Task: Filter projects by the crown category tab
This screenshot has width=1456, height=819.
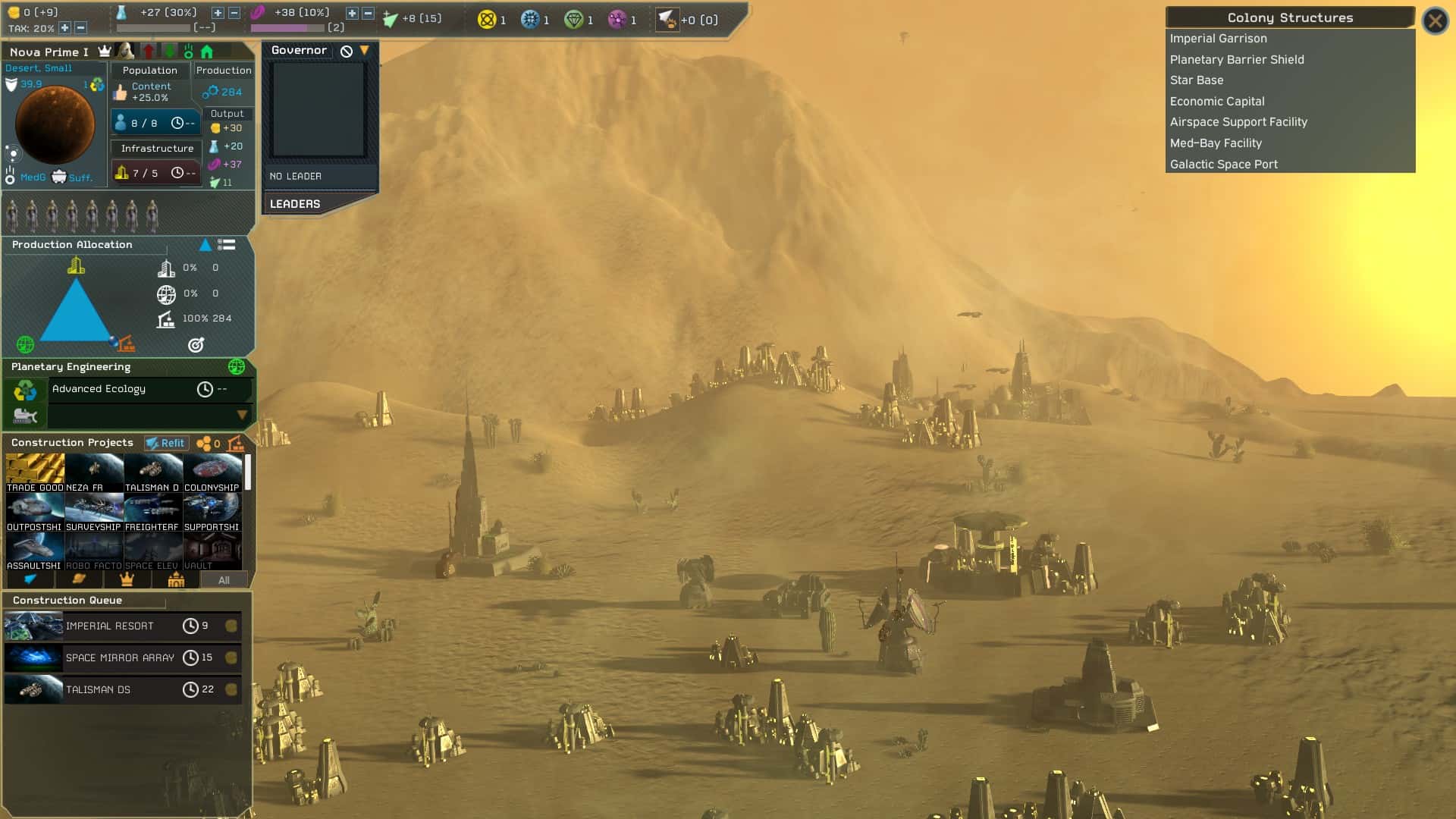Action: 127,580
